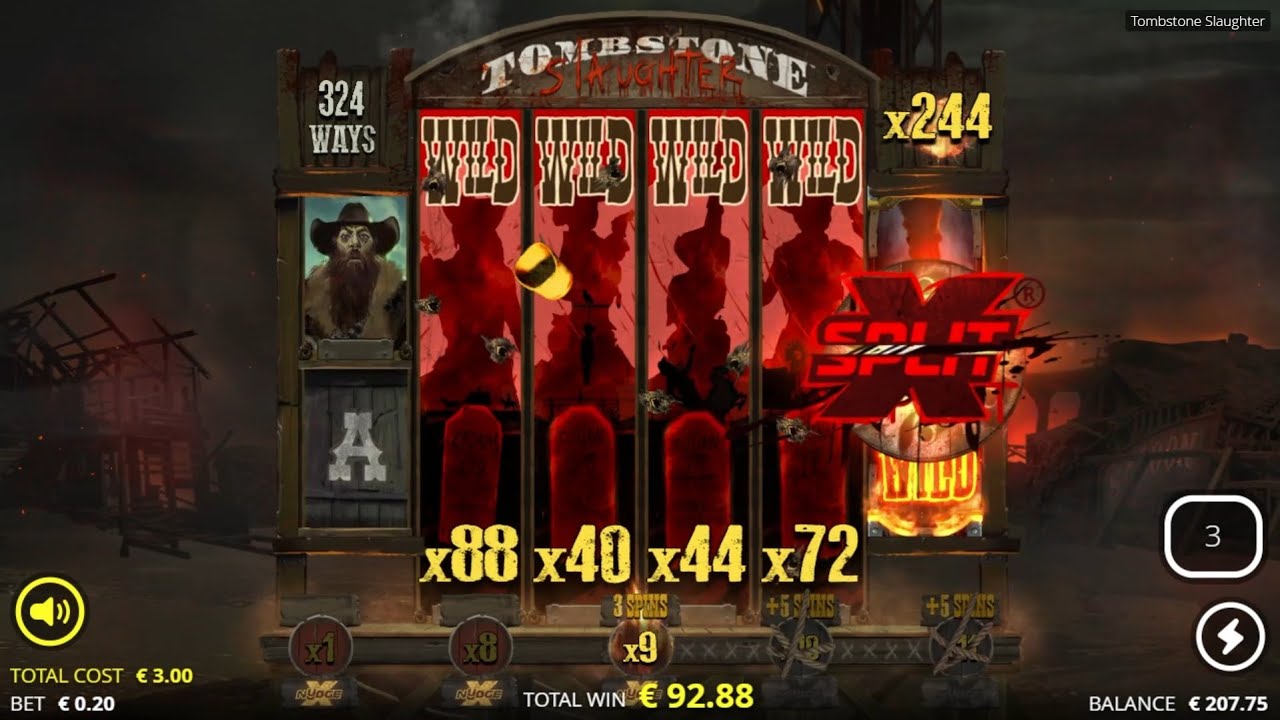Click the active x9 multiplier token
Viewport: 1280px width, 720px height.
pyautogui.click(x=640, y=648)
